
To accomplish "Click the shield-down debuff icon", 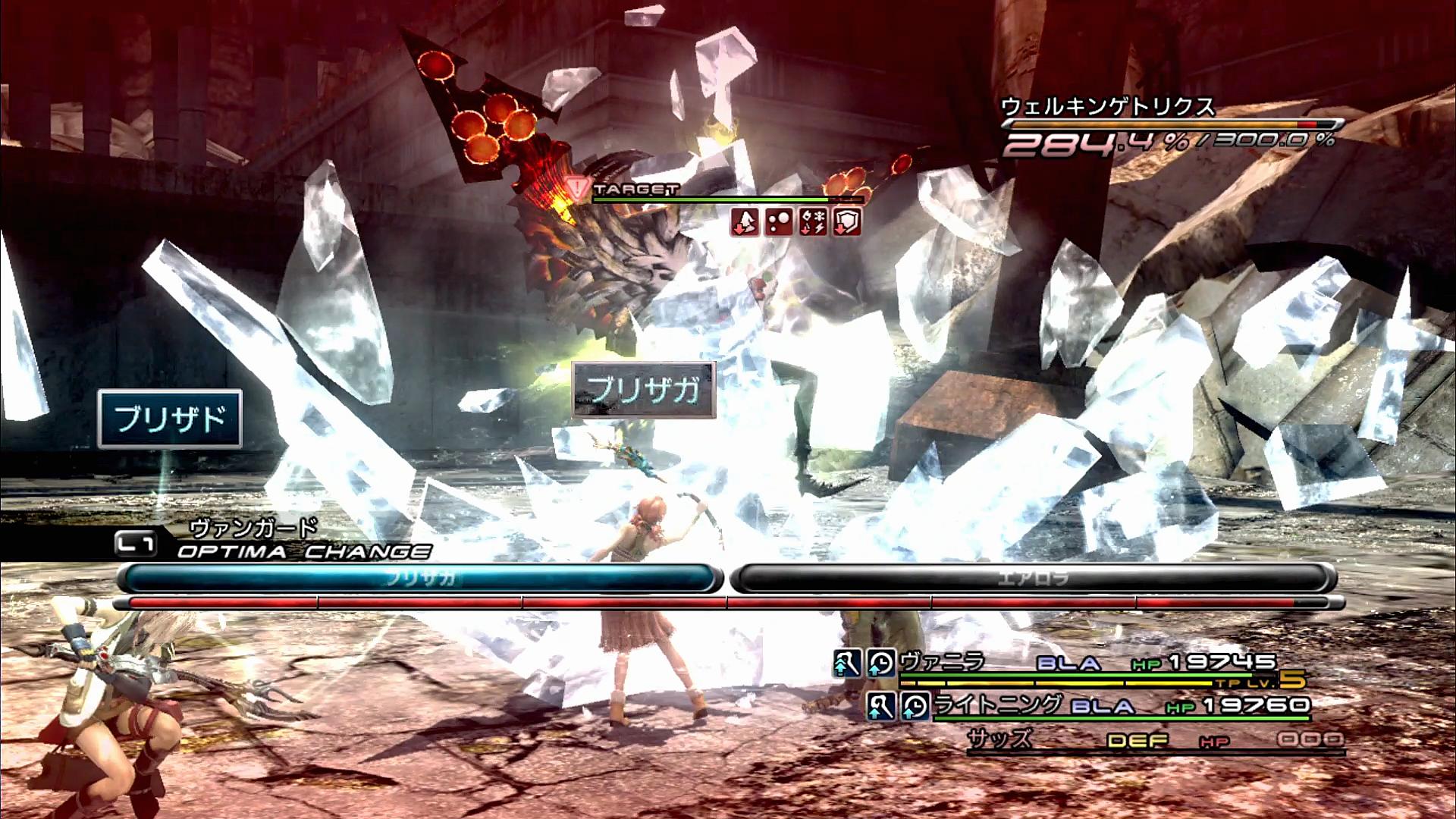I will coord(847,222).
